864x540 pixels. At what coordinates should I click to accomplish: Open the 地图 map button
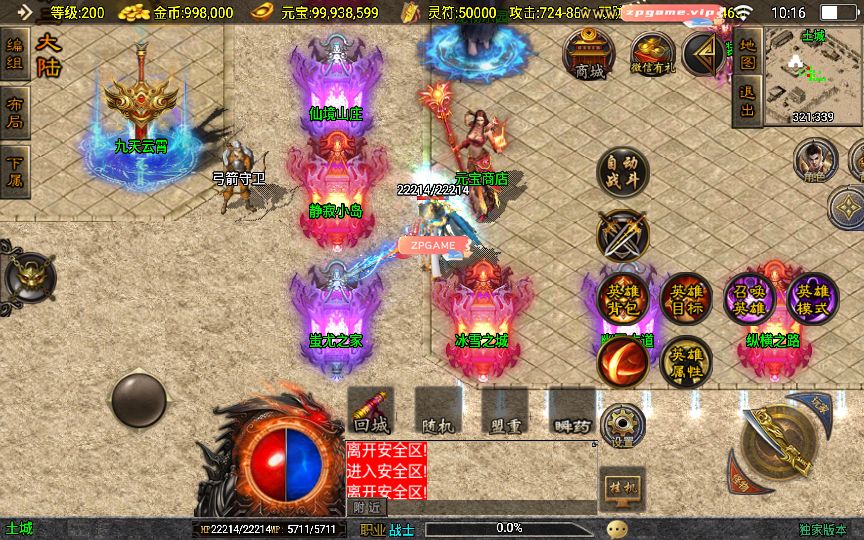coord(746,52)
